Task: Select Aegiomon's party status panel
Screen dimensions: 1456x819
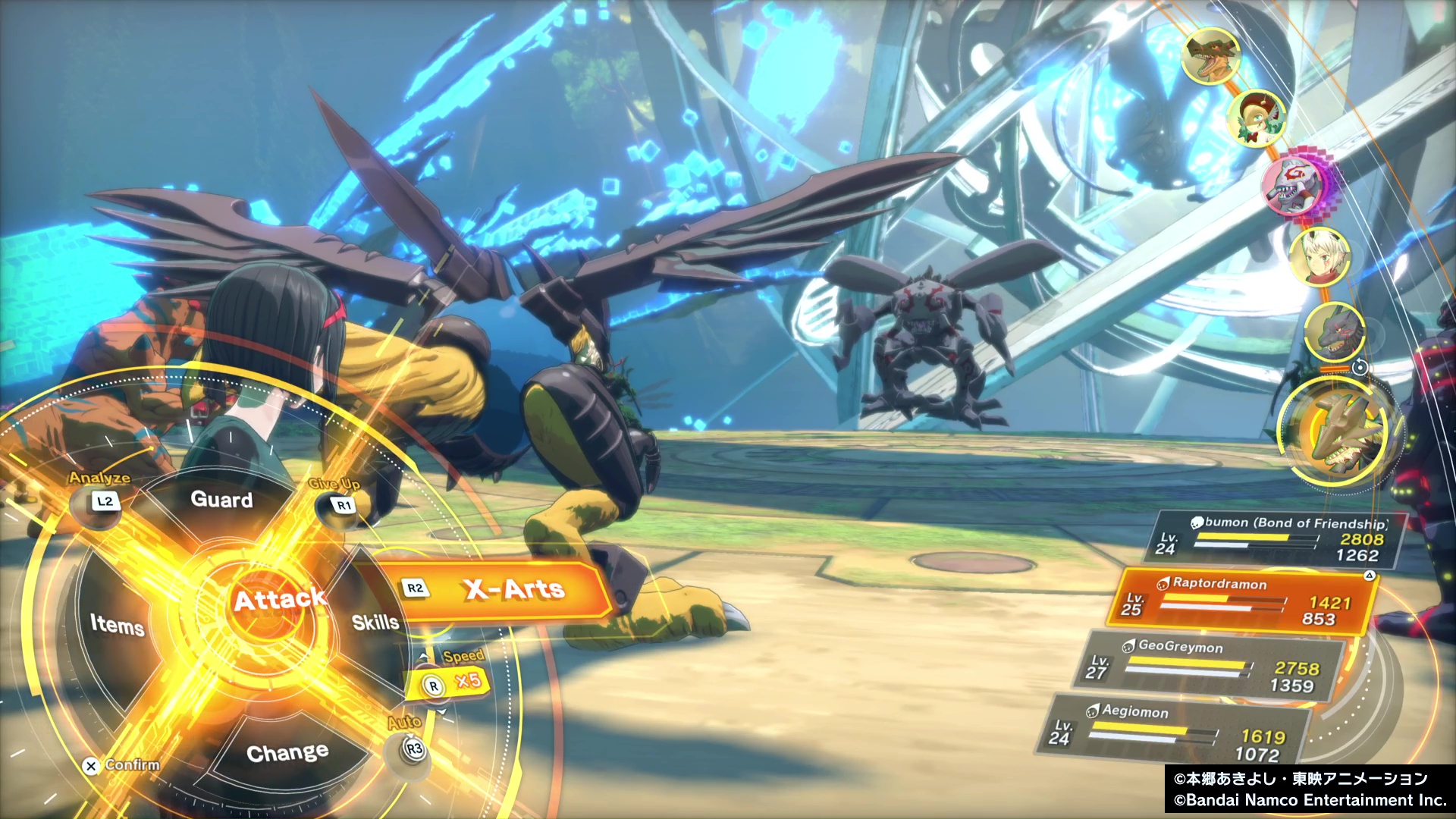Action: (1175, 730)
